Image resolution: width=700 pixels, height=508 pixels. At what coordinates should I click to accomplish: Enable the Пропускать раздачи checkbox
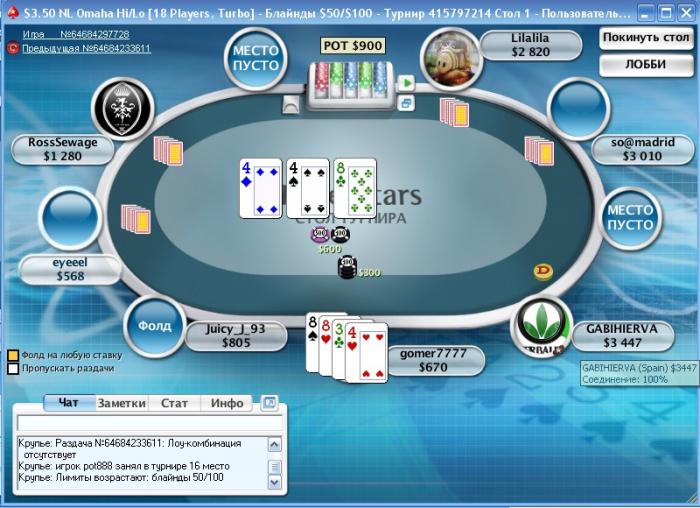(13, 368)
